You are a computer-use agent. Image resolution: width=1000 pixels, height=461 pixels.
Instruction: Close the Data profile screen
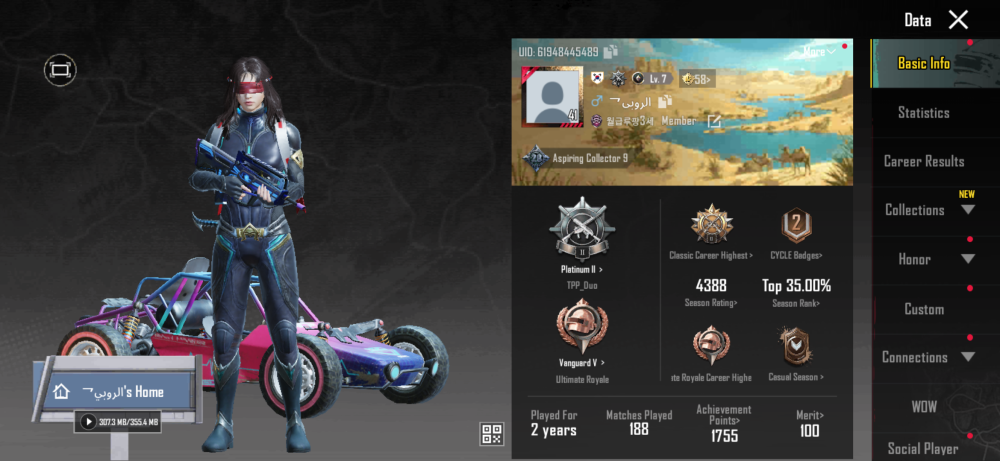point(958,20)
